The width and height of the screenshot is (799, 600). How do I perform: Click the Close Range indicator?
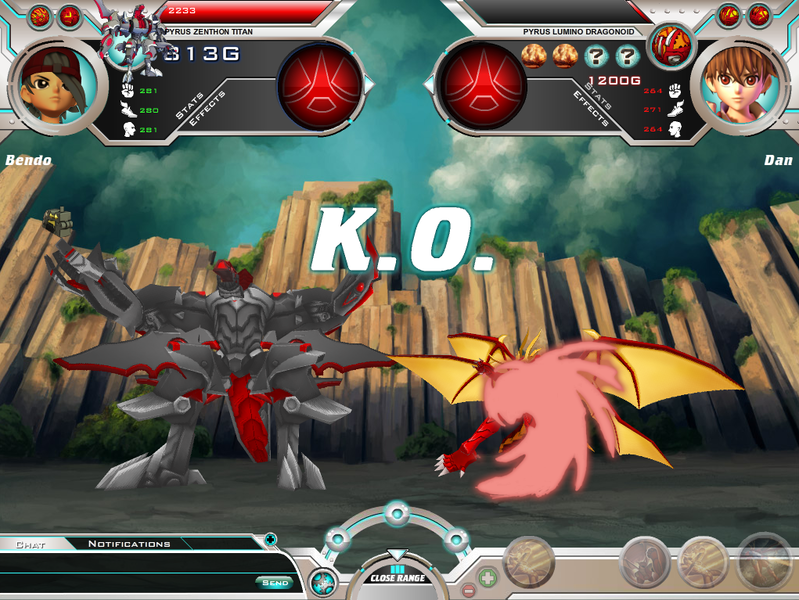[x=397, y=575]
